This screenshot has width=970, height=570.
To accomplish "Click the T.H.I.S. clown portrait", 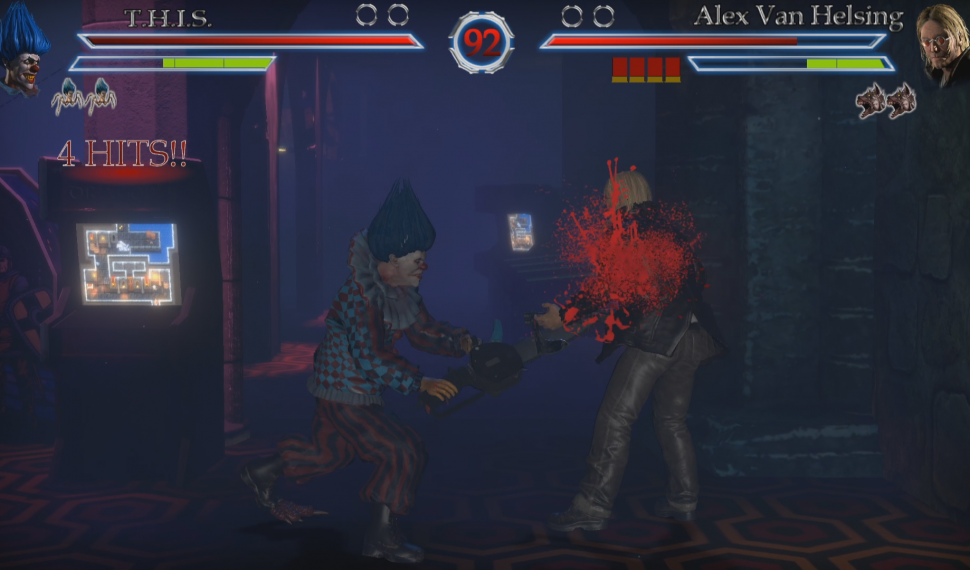I will tap(24, 50).
